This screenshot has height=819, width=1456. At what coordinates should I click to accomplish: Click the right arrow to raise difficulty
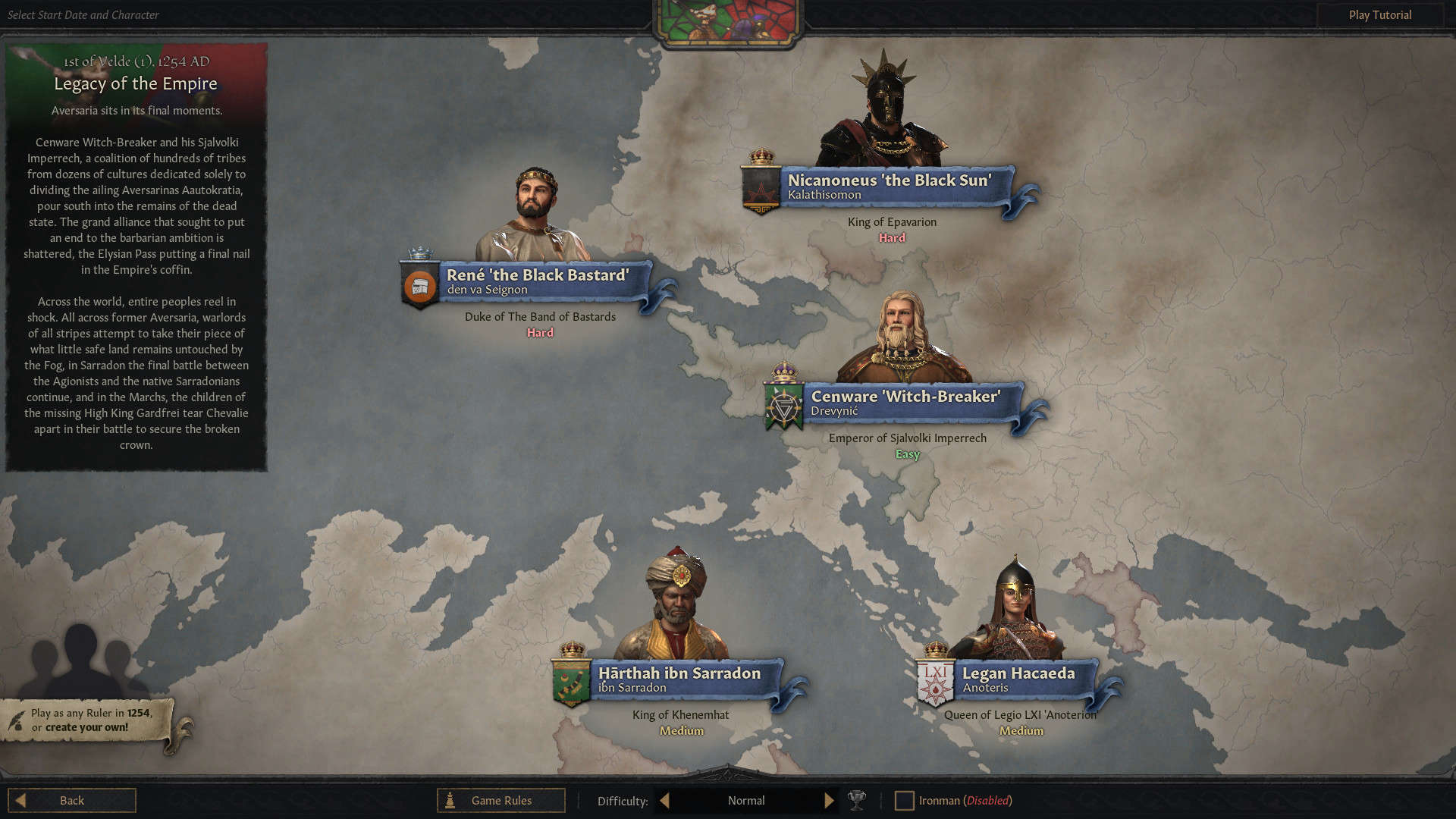coord(828,800)
